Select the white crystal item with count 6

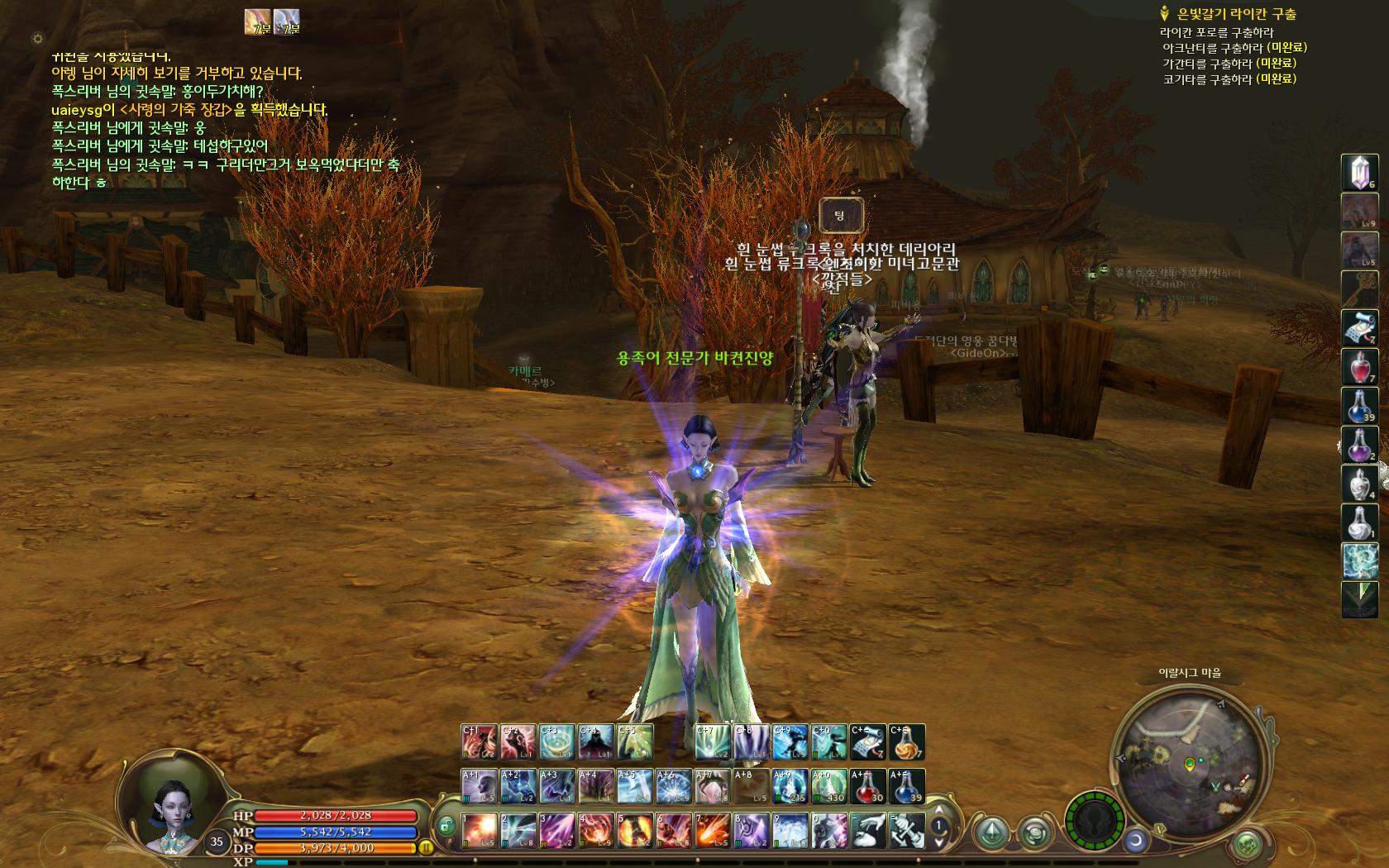click(x=1358, y=172)
